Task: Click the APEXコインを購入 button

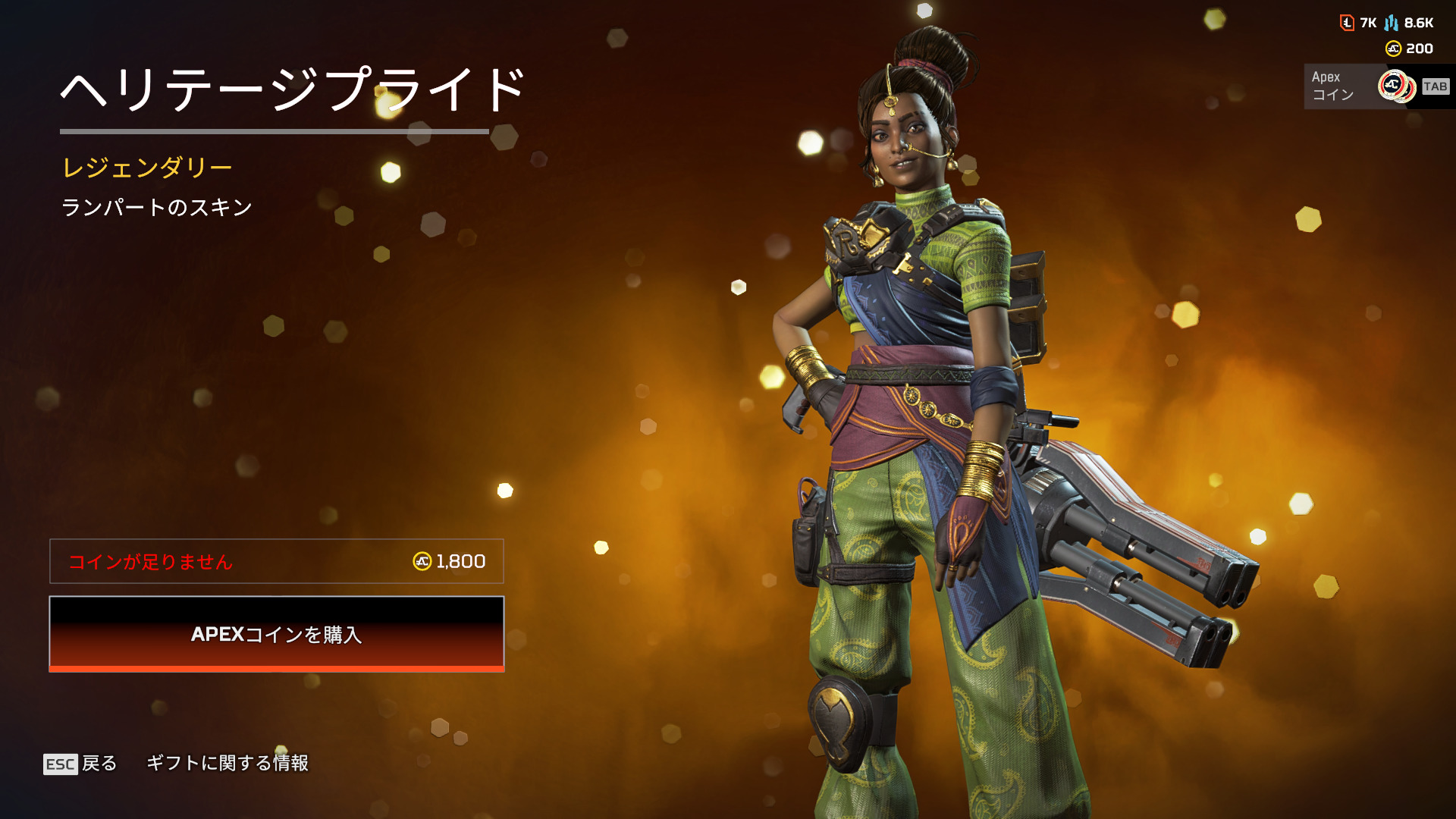Action: (276, 634)
